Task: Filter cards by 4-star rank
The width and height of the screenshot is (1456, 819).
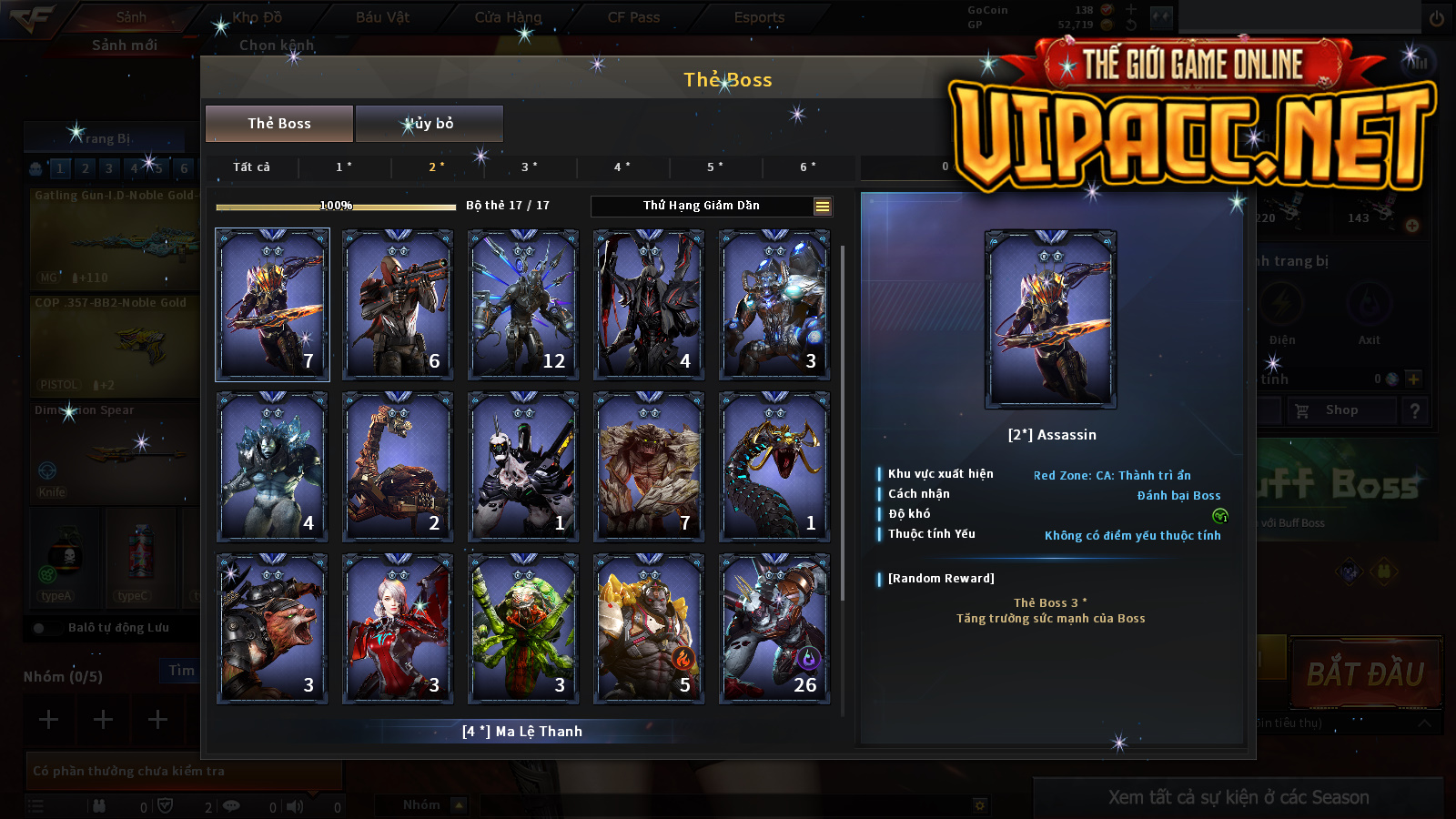Action: [x=622, y=167]
